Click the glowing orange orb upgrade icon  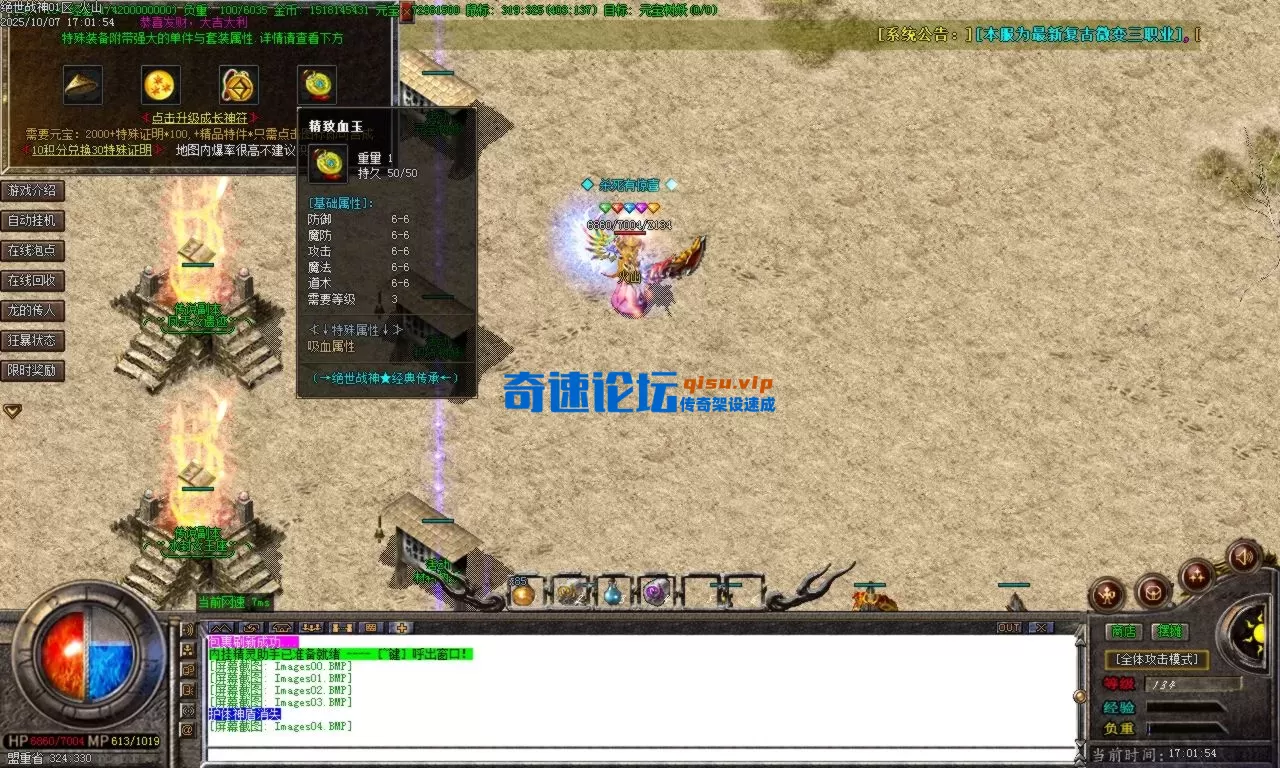tap(160, 84)
